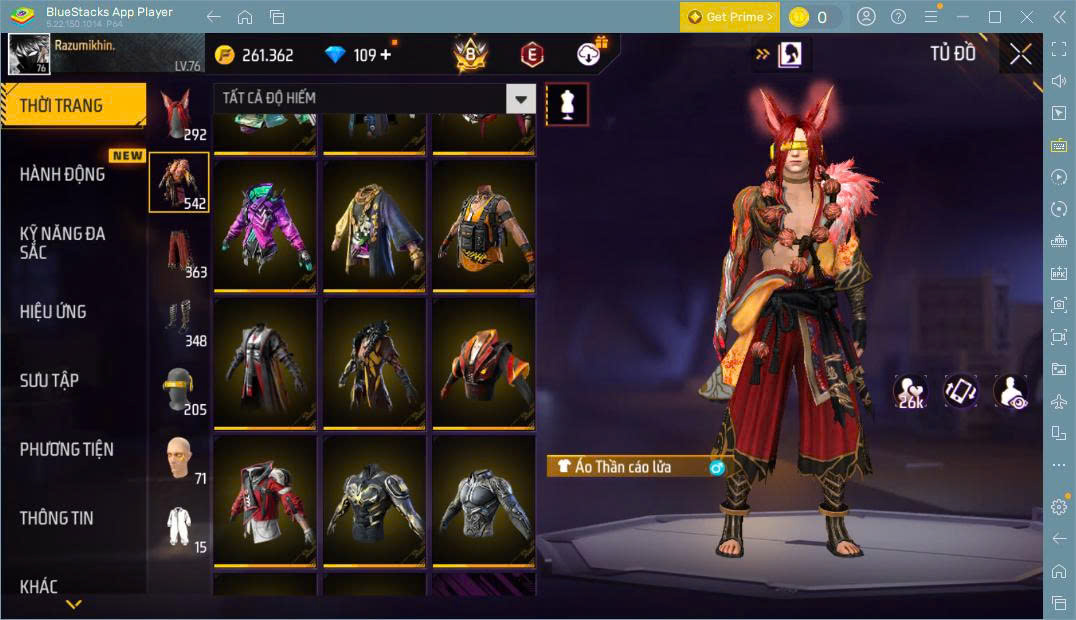Screen dimensions: 1076x620
Task: Choose the red and white hooded jacket
Action: click(x=266, y=500)
